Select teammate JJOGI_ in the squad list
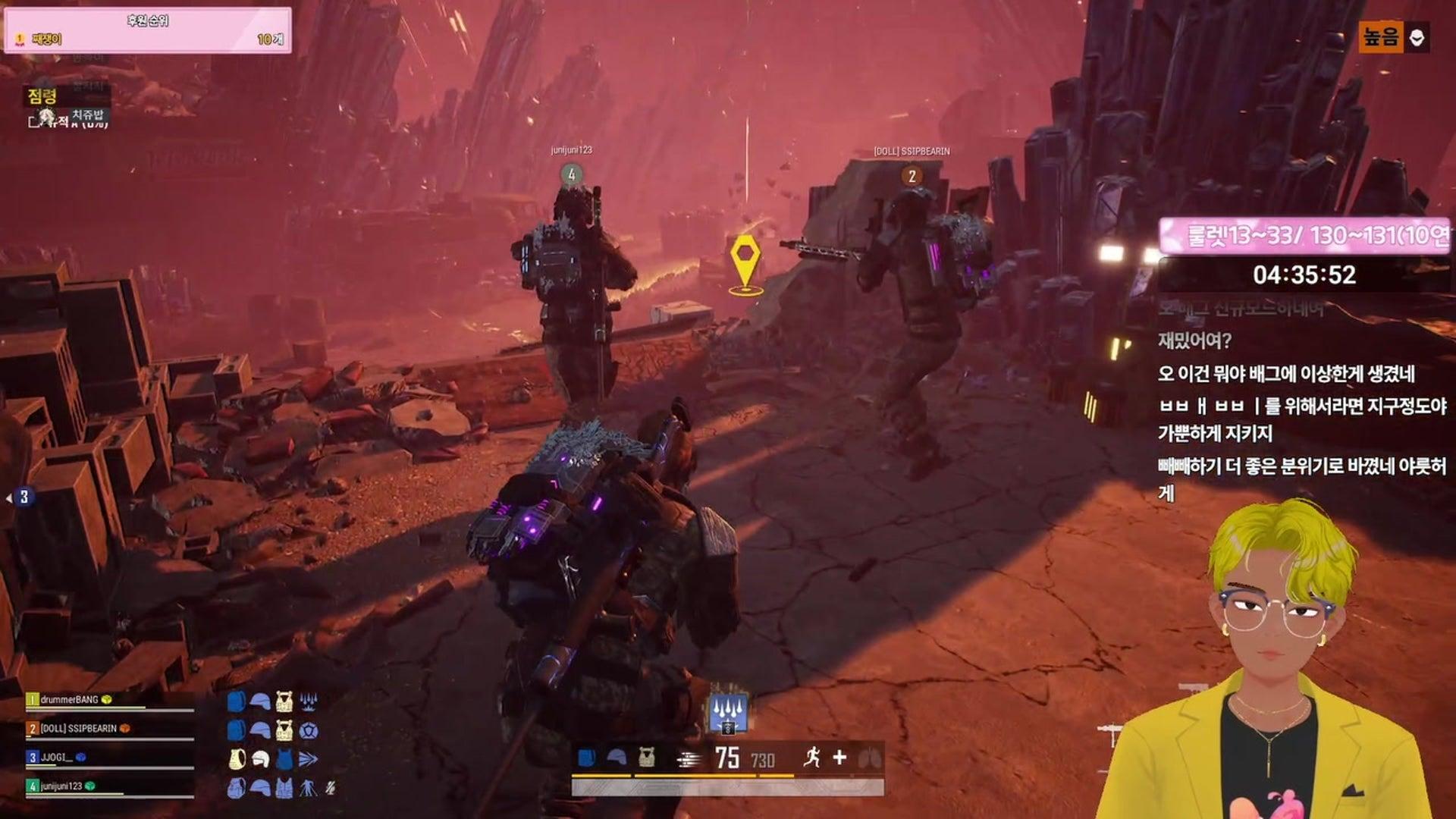Image resolution: width=1456 pixels, height=819 pixels. coord(57,757)
